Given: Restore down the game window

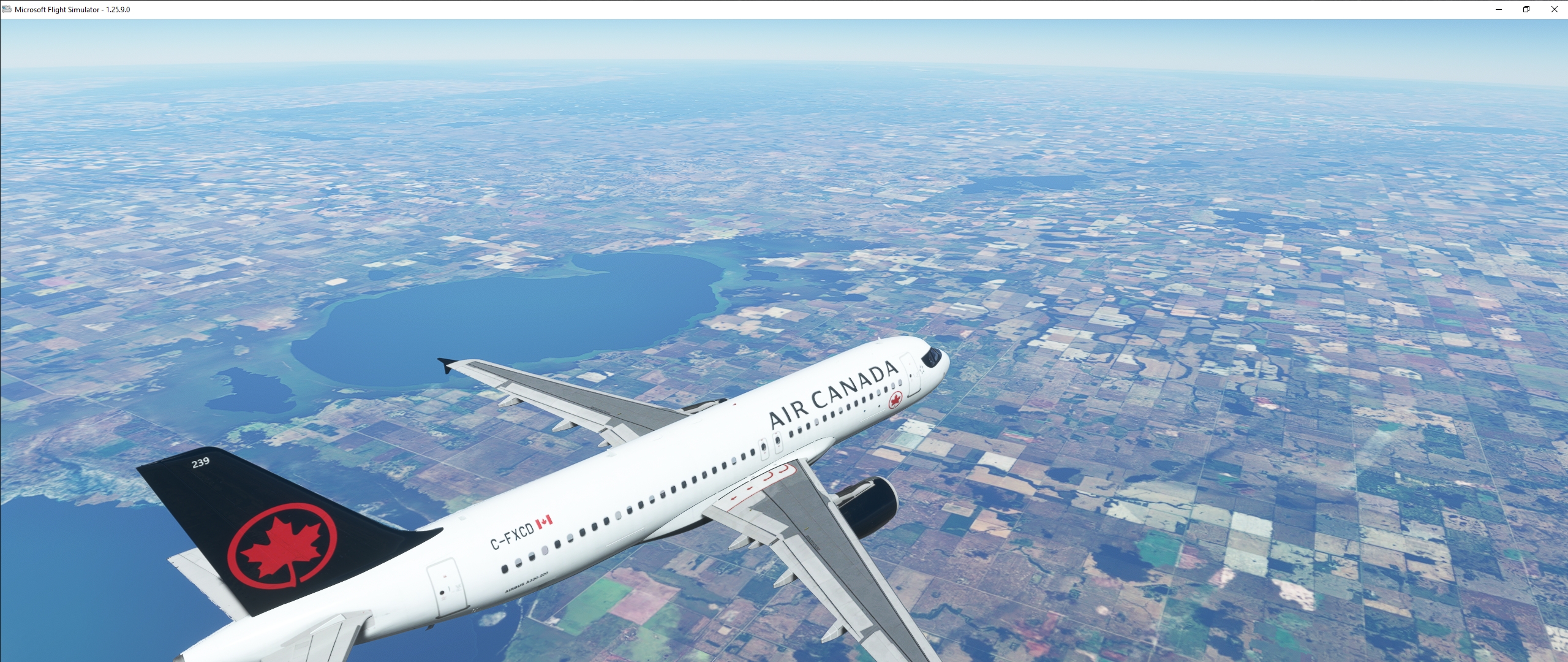Looking at the screenshot, I should [x=1526, y=9].
